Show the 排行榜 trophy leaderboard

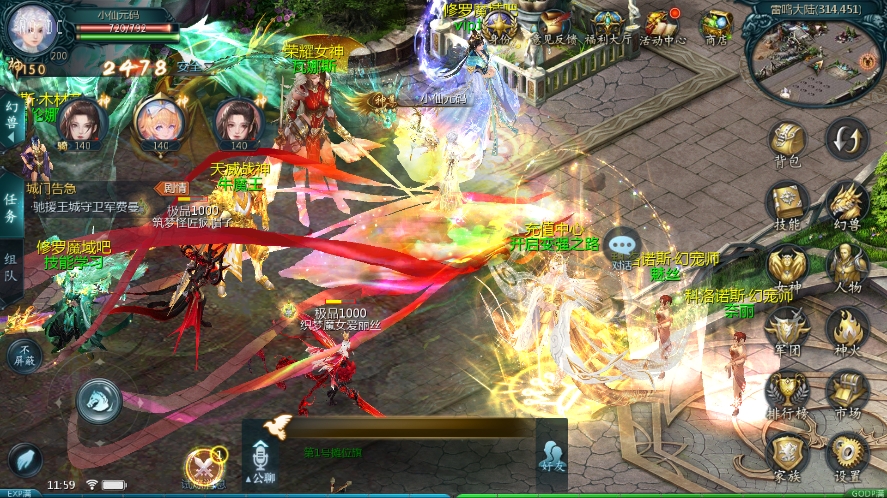(788, 393)
